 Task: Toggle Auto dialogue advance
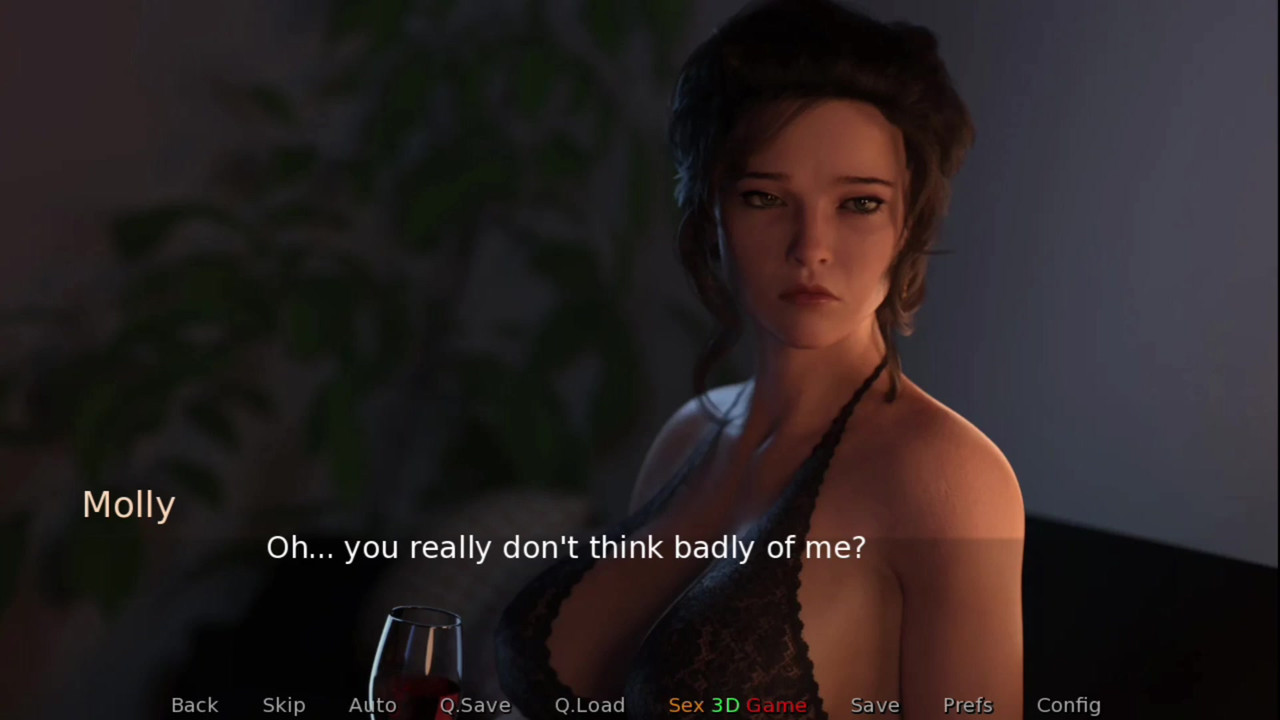click(x=372, y=705)
